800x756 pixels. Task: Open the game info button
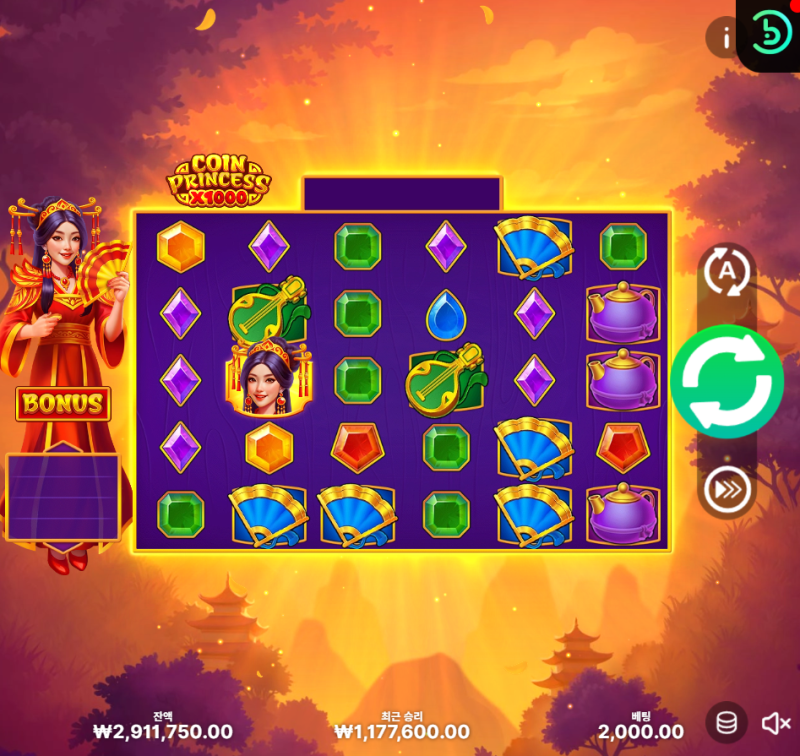click(x=721, y=38)
